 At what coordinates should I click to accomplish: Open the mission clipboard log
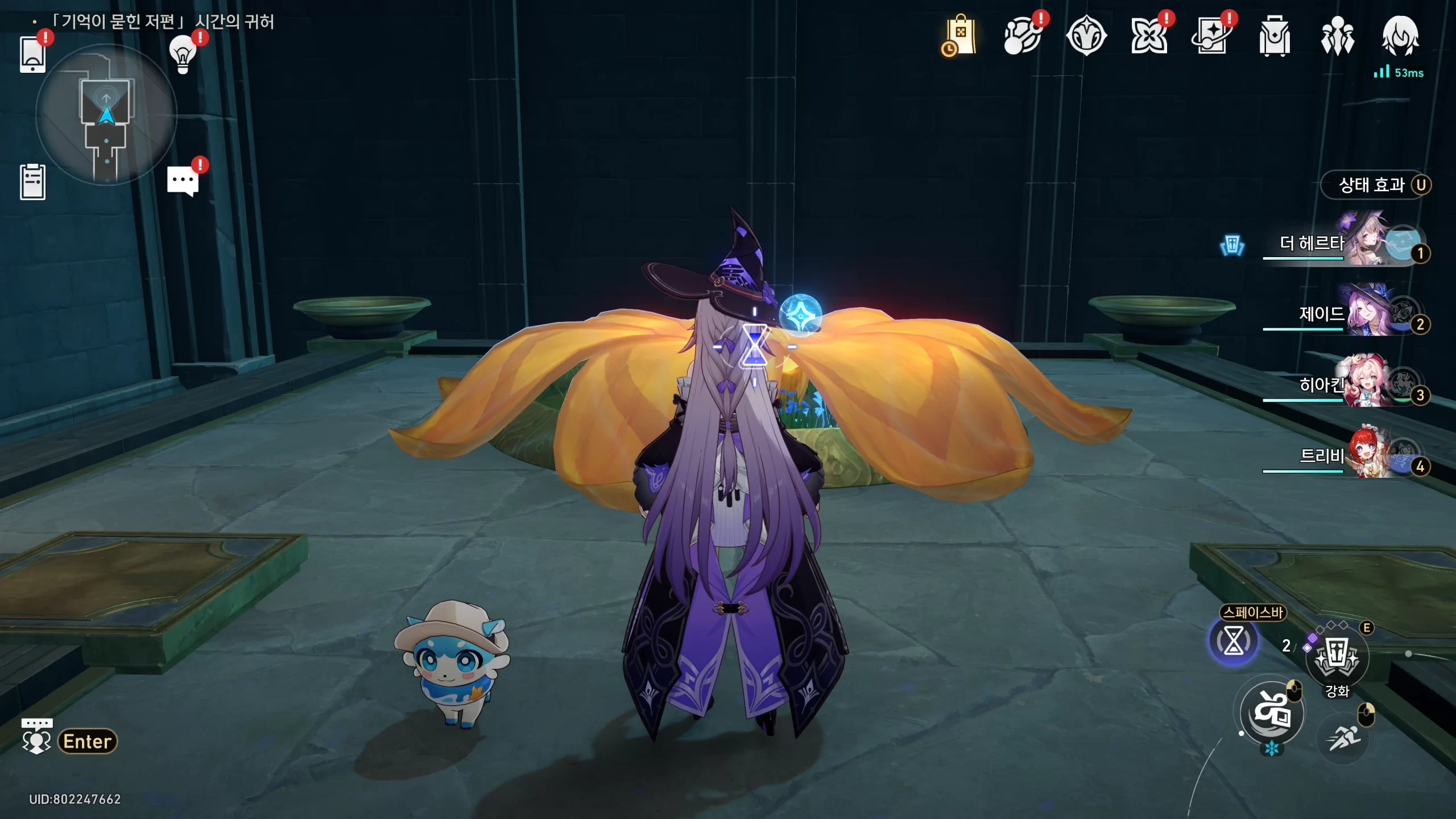click(x=32, y=182)
